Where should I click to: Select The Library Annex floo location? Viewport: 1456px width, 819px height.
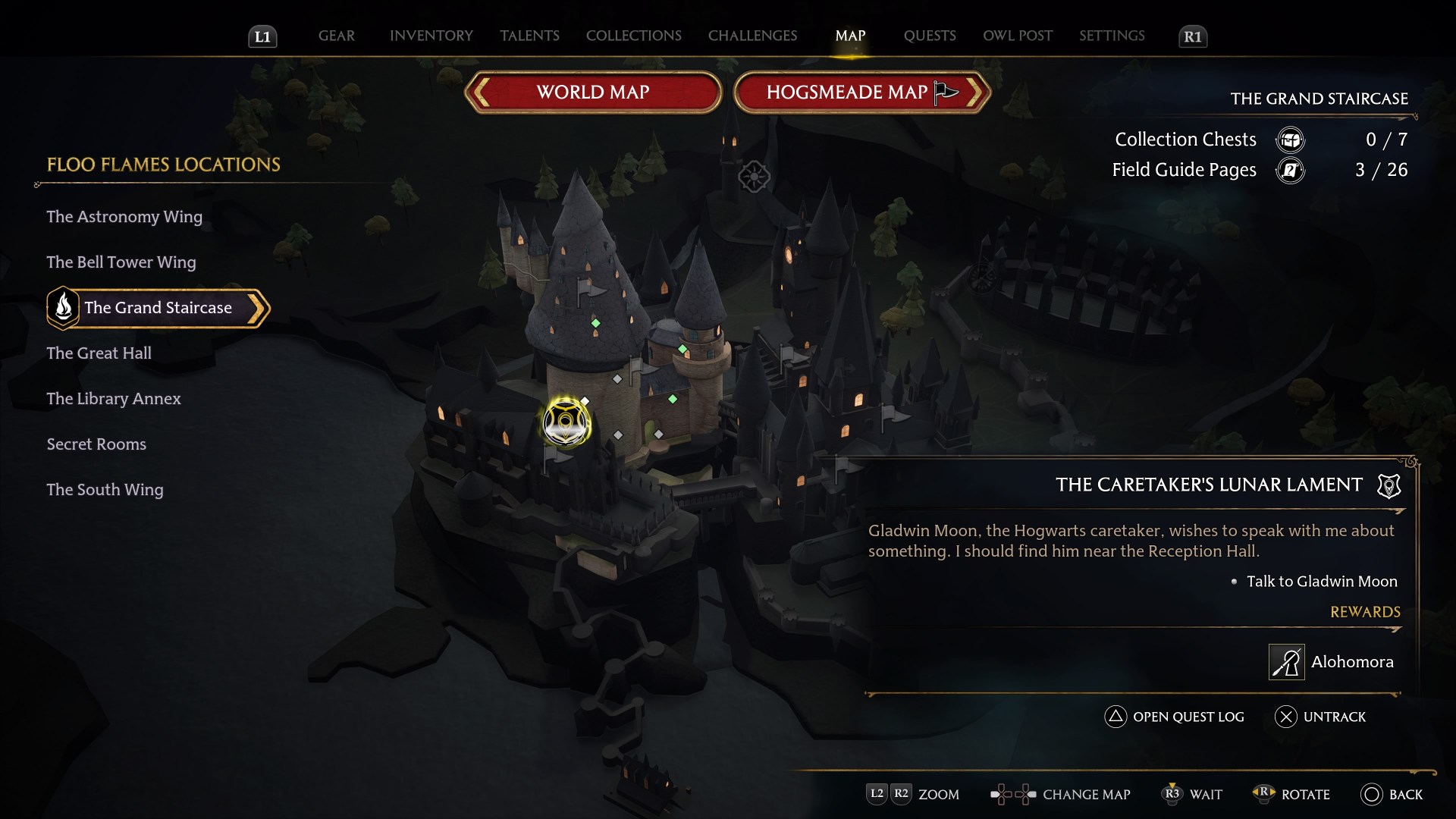pos(114,398)
